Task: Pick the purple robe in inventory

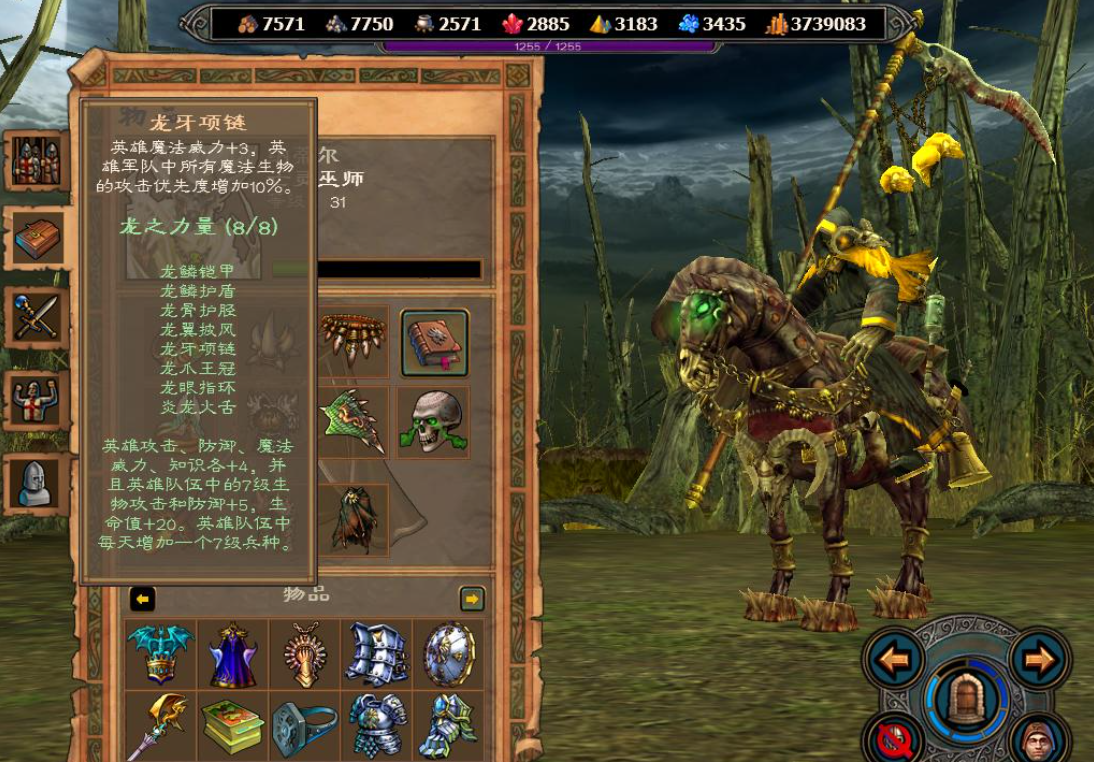Action: pos(233,654)
